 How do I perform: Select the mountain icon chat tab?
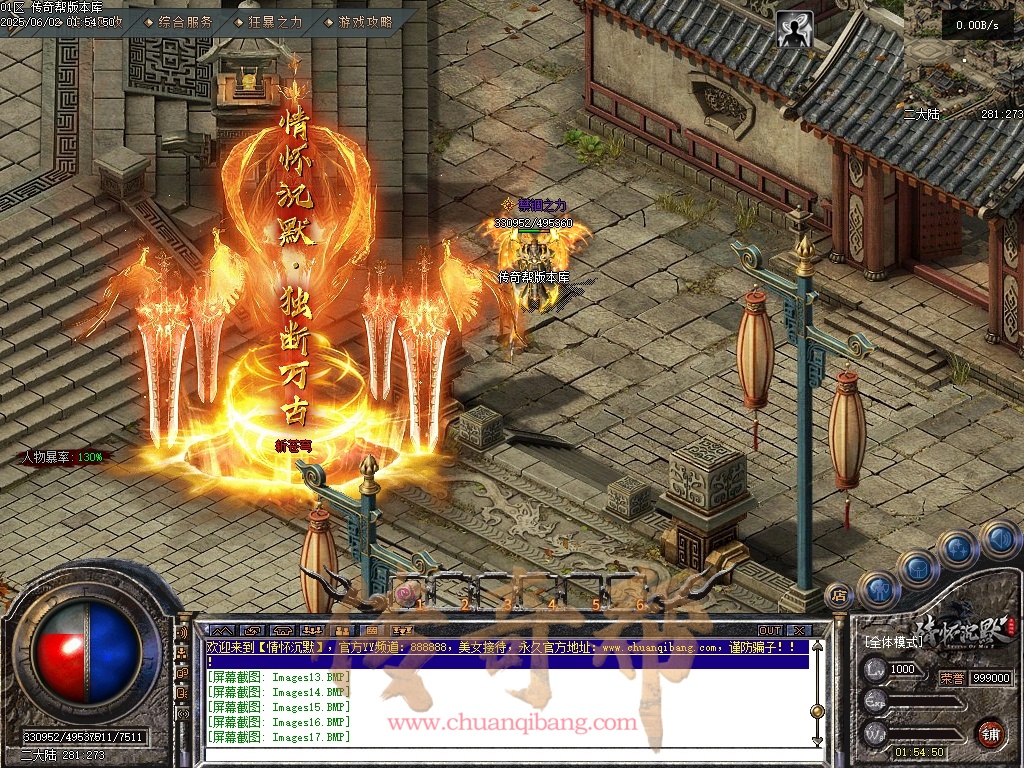222,630
